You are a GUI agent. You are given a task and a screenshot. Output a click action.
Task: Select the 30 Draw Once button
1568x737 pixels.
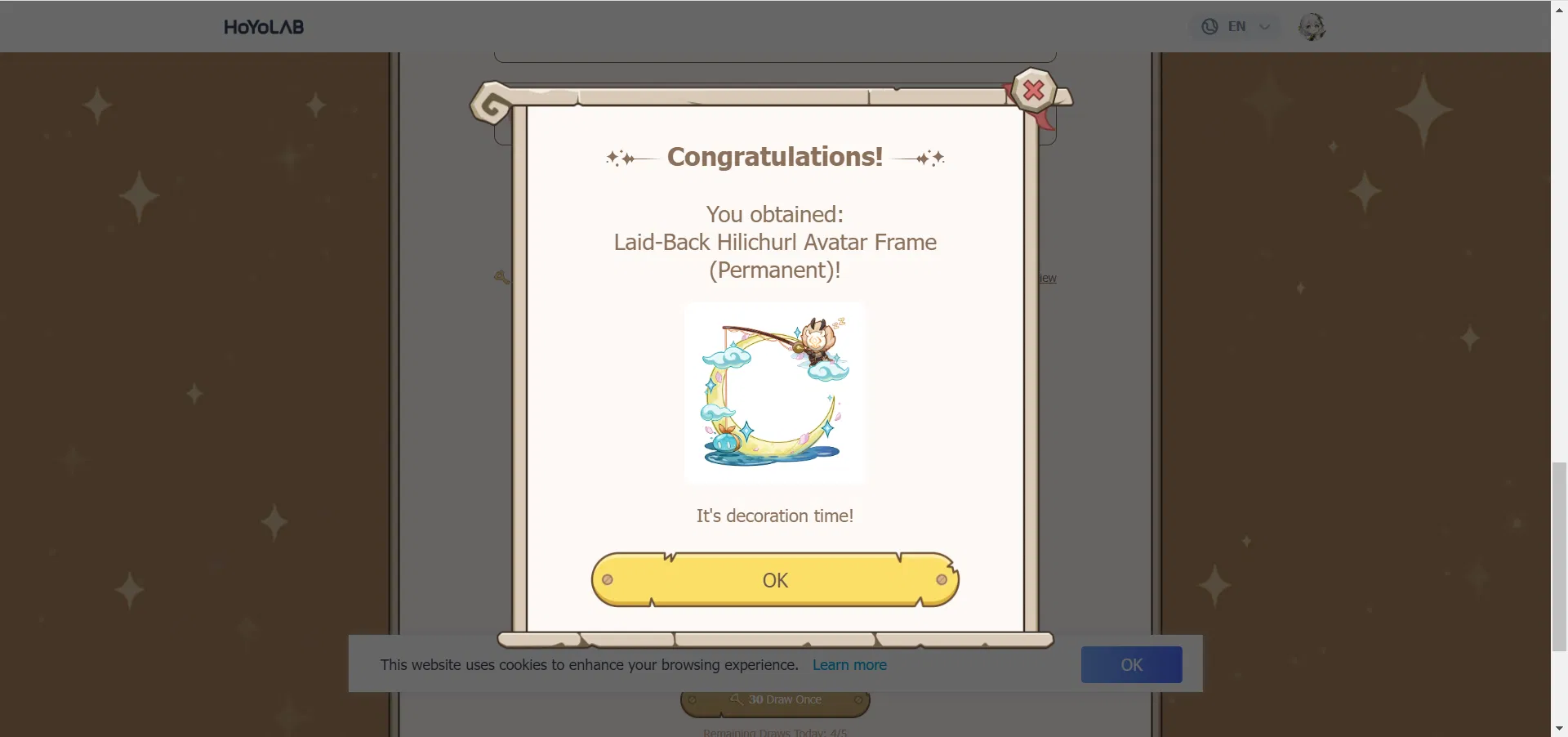coord(774,699)
